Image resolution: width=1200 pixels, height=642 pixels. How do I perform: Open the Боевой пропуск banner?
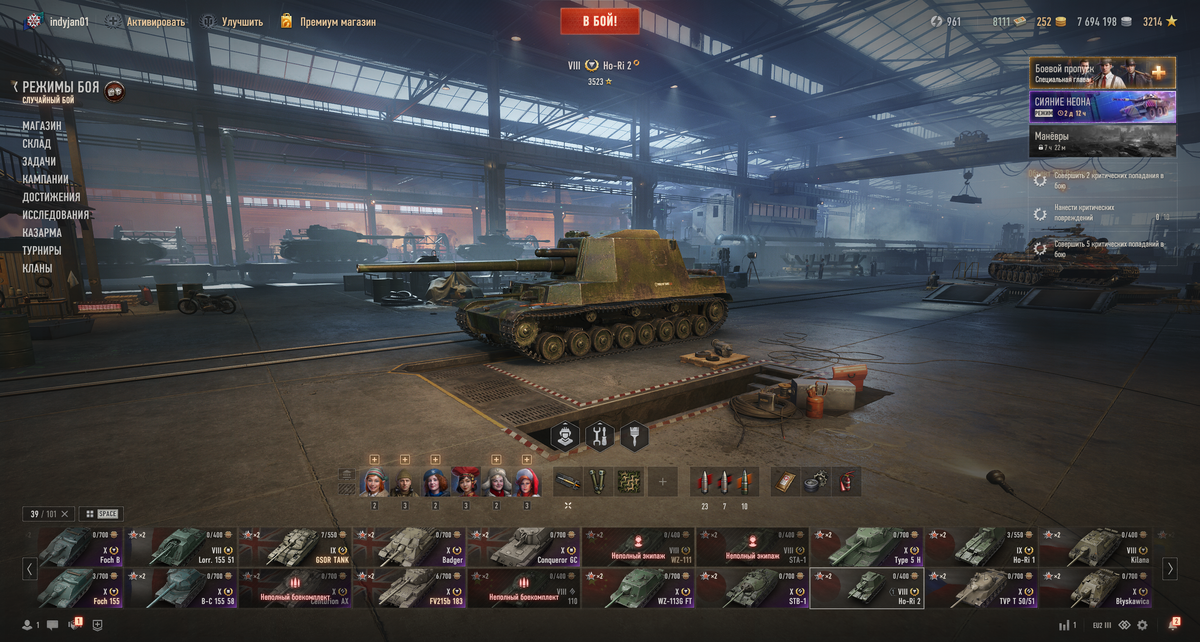pyautogui.click(x=1102, y=73)
